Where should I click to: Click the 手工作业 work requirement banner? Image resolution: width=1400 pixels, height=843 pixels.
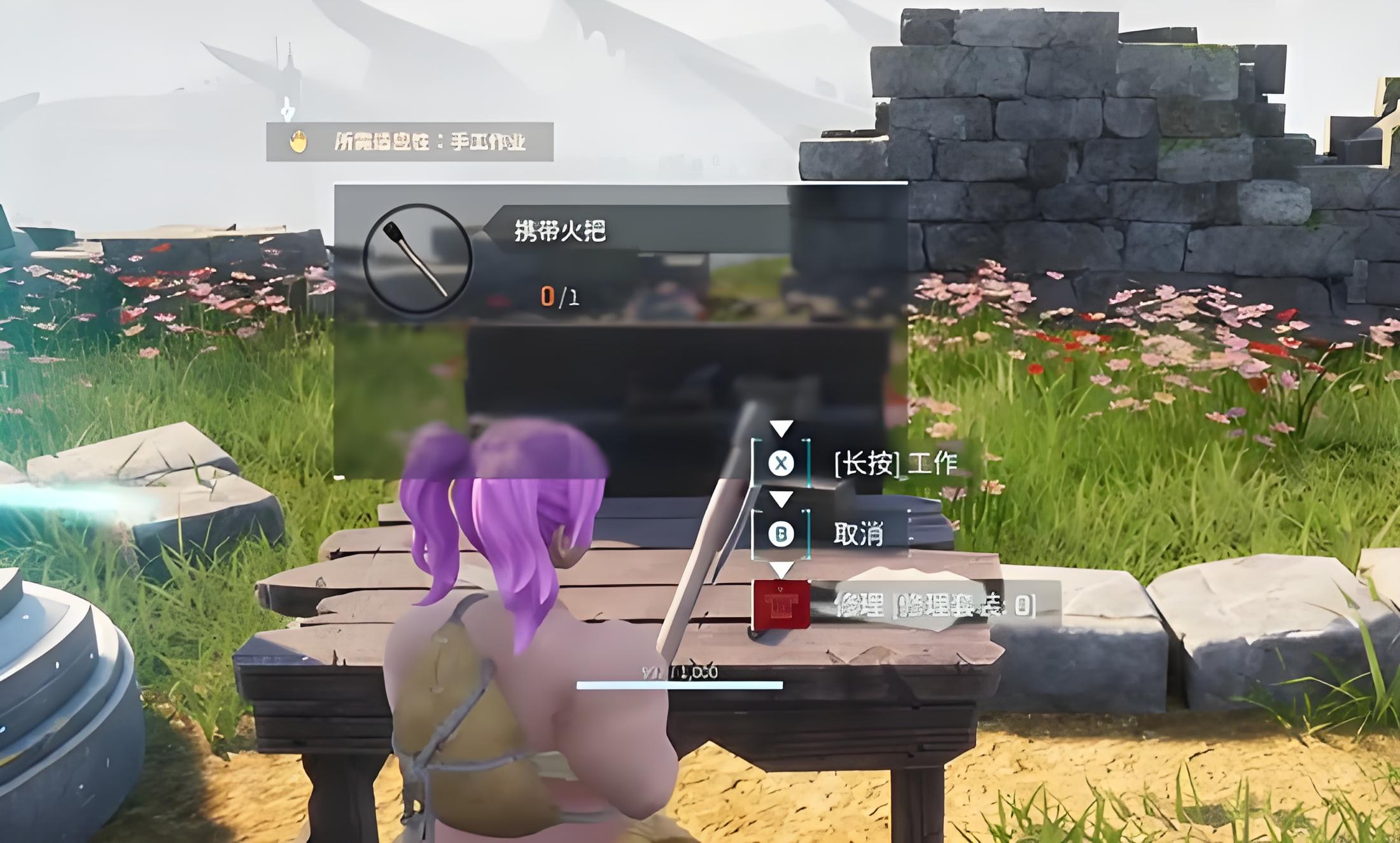[410, 141]
